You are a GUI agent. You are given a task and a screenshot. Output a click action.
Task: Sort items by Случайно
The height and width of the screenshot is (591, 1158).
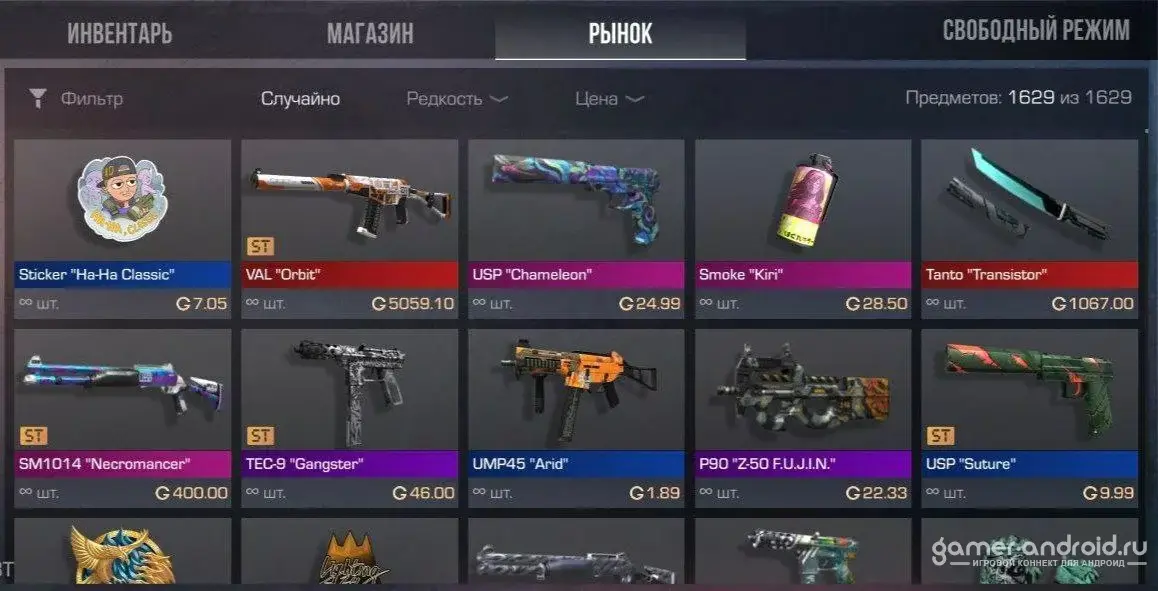pos(300,99)
